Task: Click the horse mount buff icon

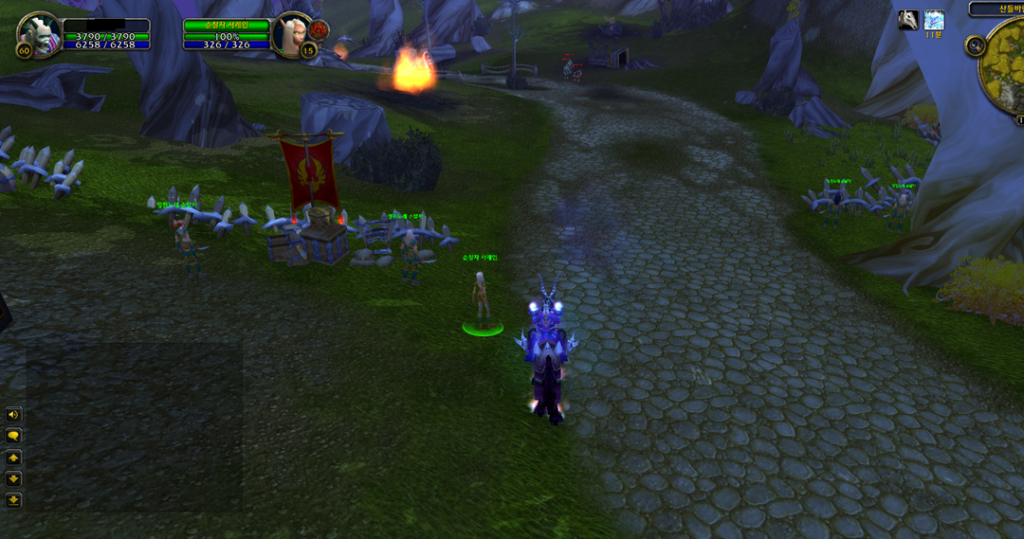Action: coord(908,20)
